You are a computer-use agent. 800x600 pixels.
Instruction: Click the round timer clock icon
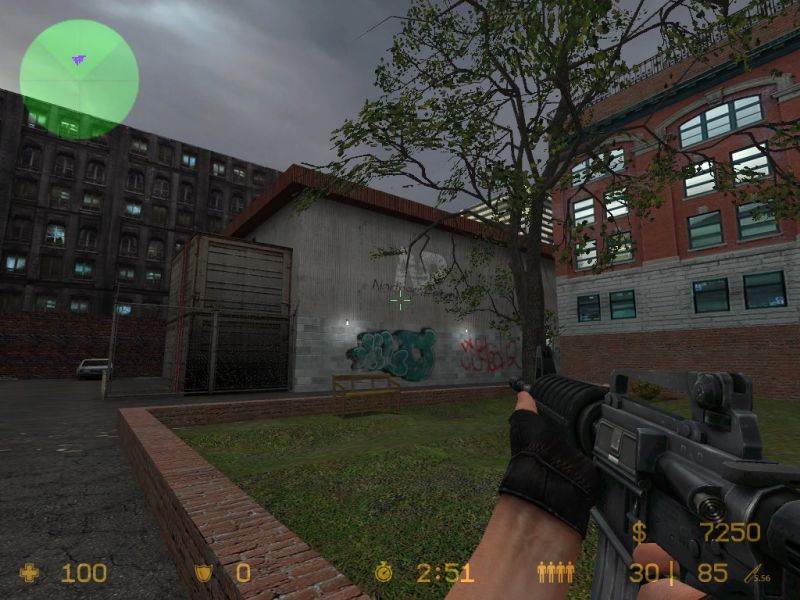385,573
